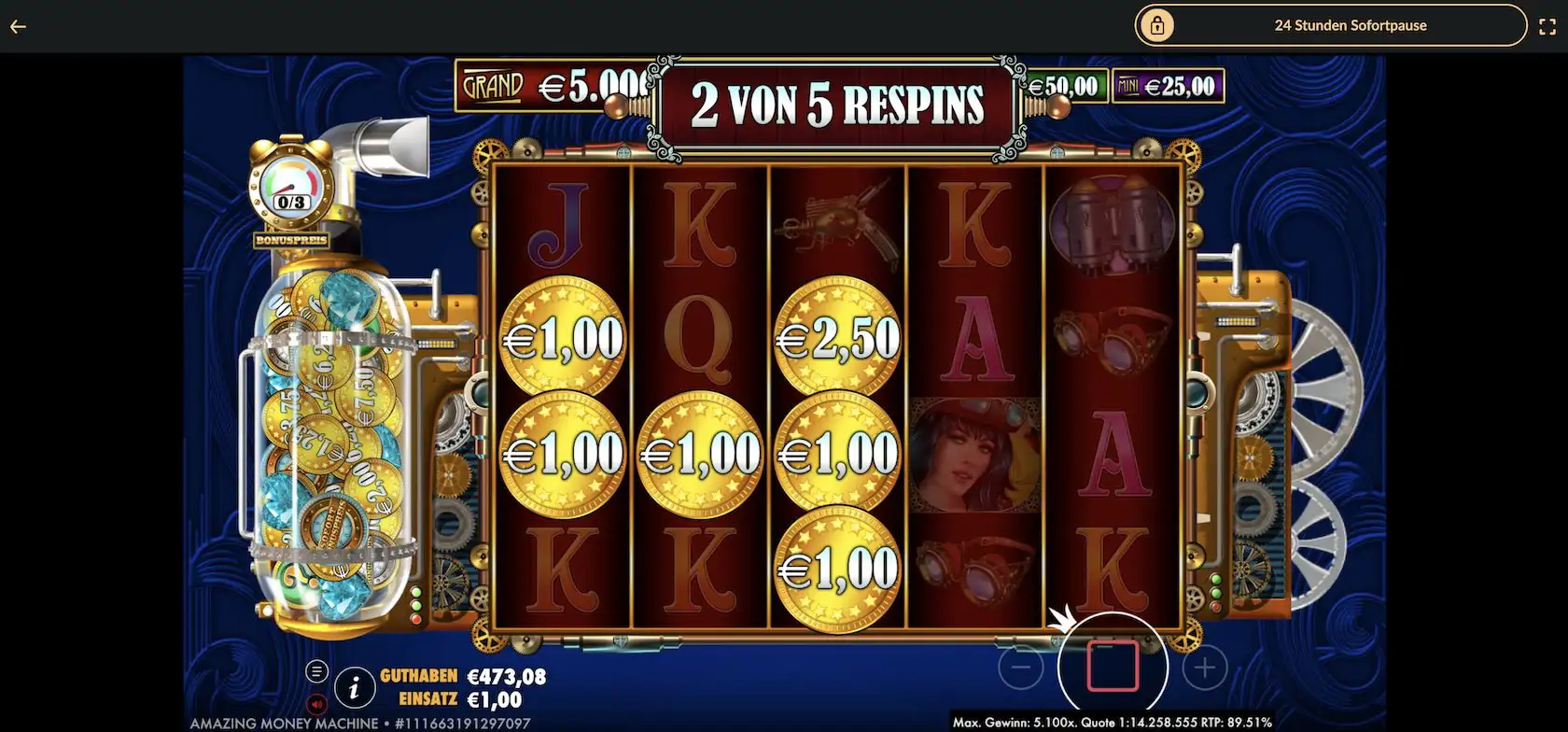Decrease the bet with the minus control

point(1021,667)
